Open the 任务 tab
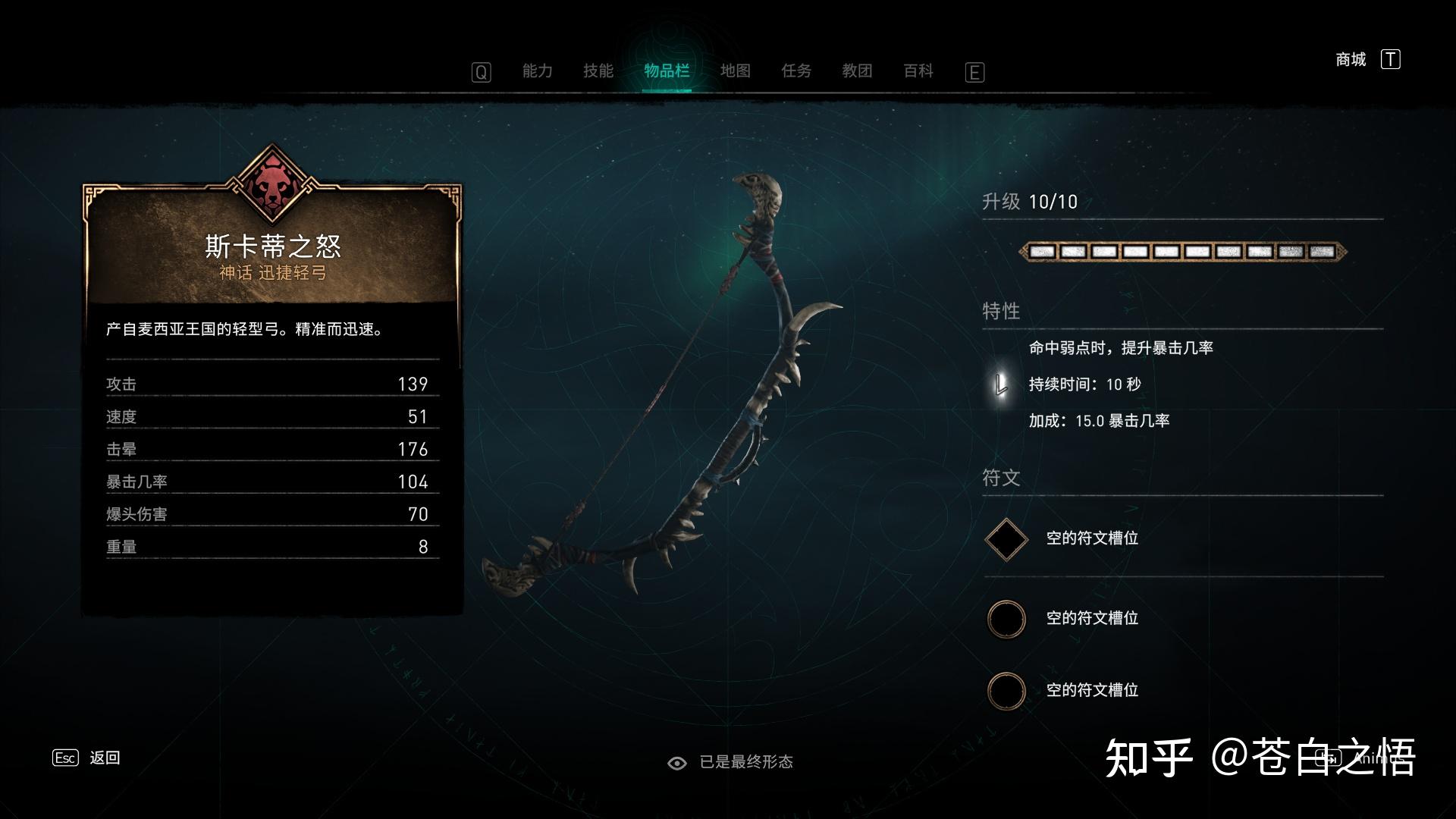This screenshot has width=1456, height=819. click(x=796, y=71)
